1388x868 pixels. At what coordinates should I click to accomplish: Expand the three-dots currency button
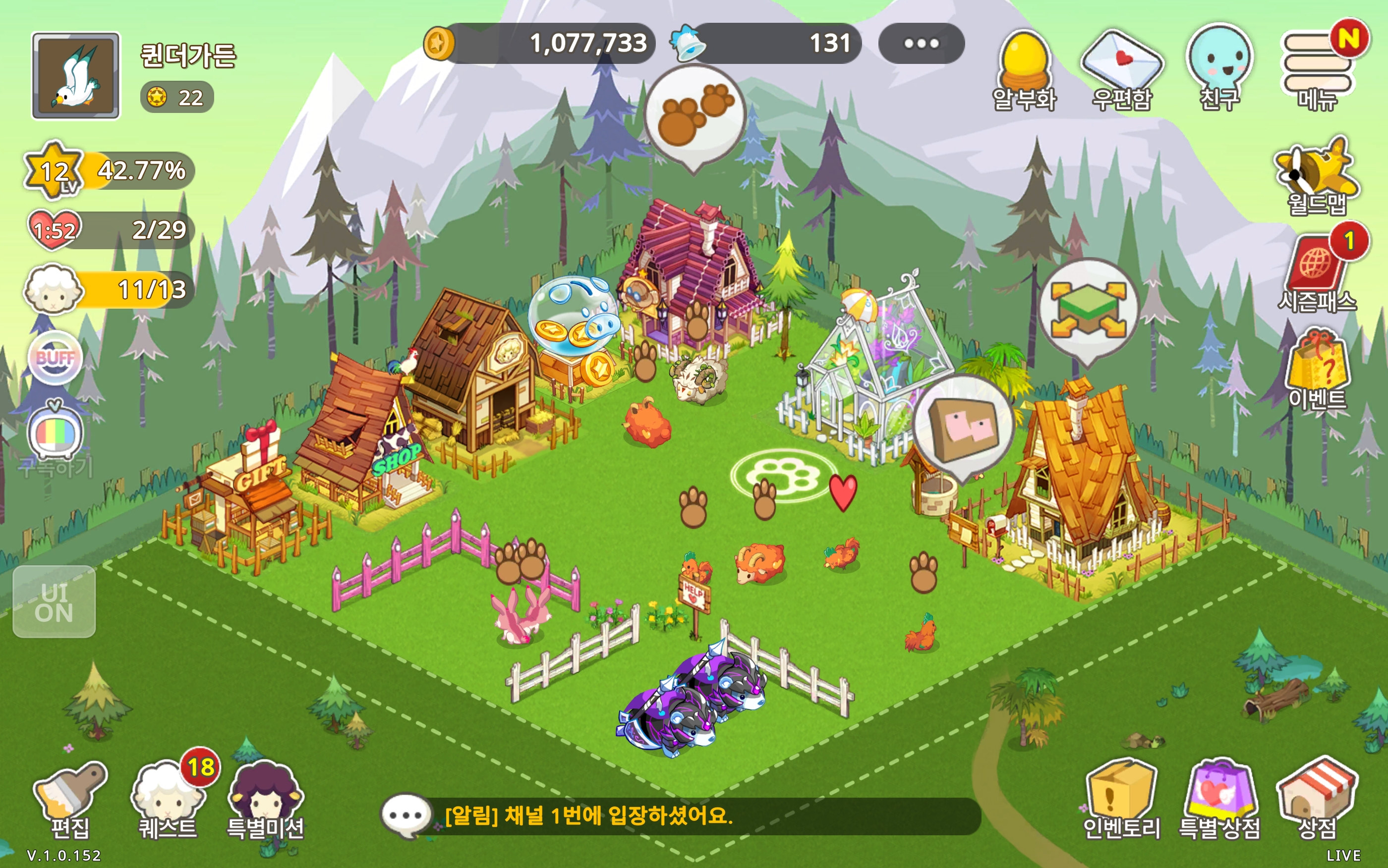coord(921,44)
